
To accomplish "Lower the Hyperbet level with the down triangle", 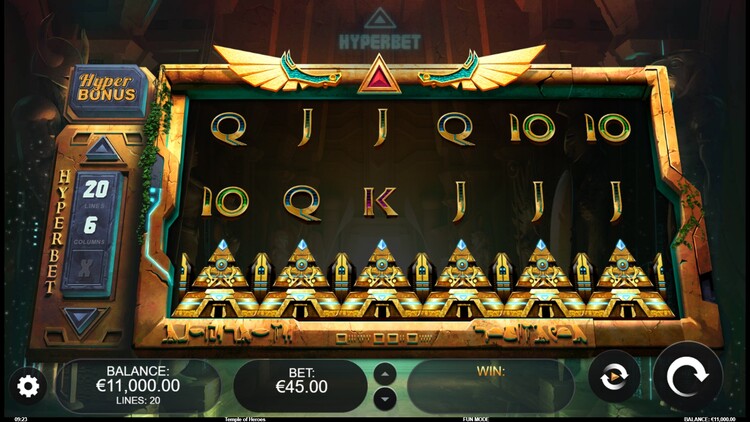I will pos(85,320).
